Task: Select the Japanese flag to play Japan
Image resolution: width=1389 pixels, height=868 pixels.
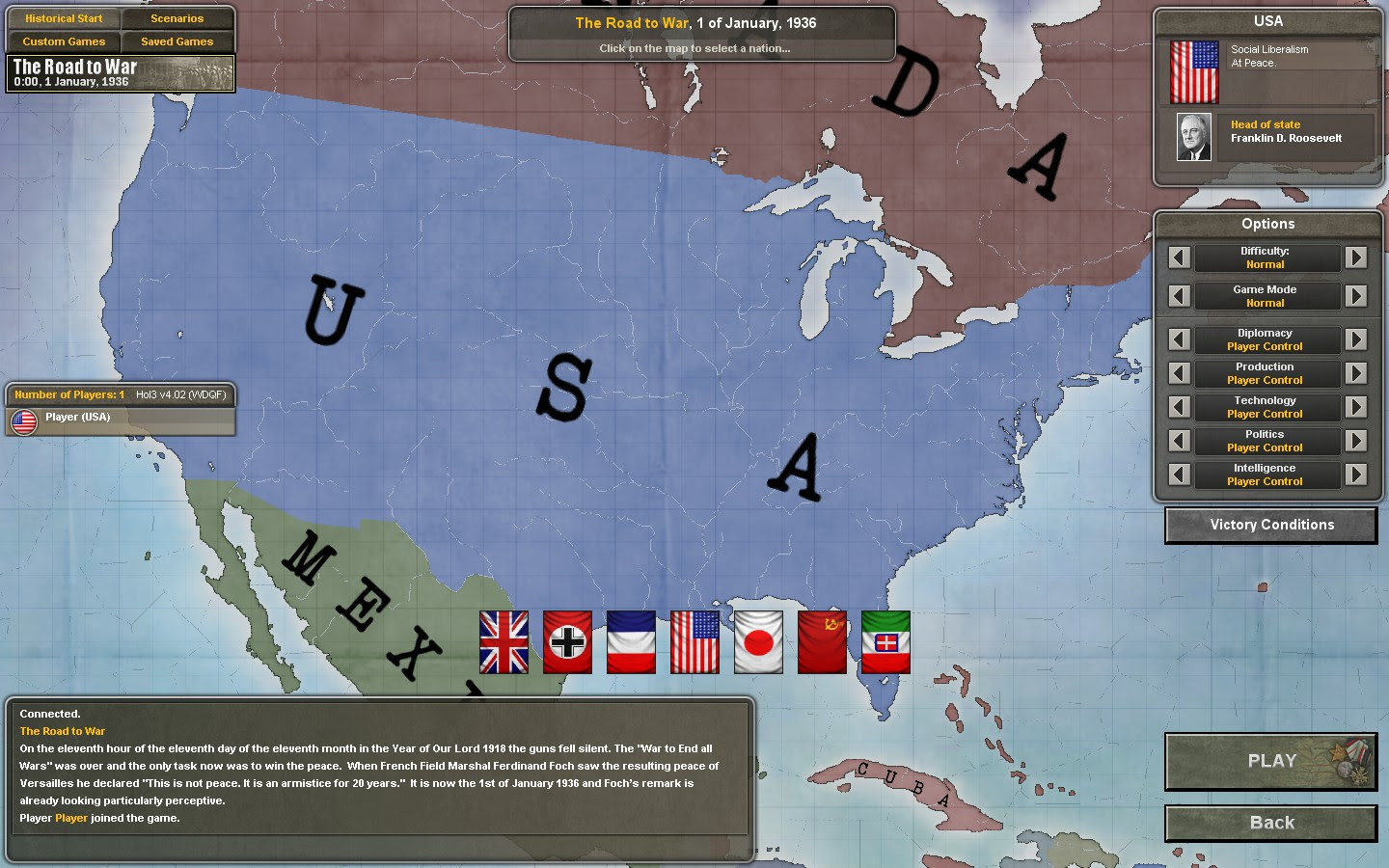Action: (757, 642)
